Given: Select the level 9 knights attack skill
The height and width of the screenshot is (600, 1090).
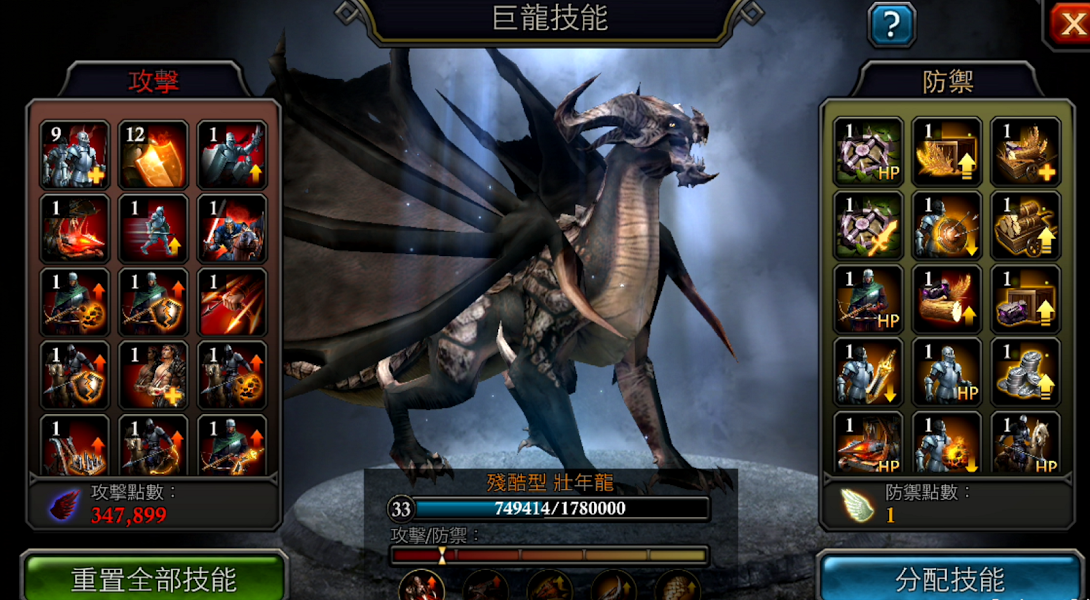Looking at the screenshot, I should click(x=75, y=154).
